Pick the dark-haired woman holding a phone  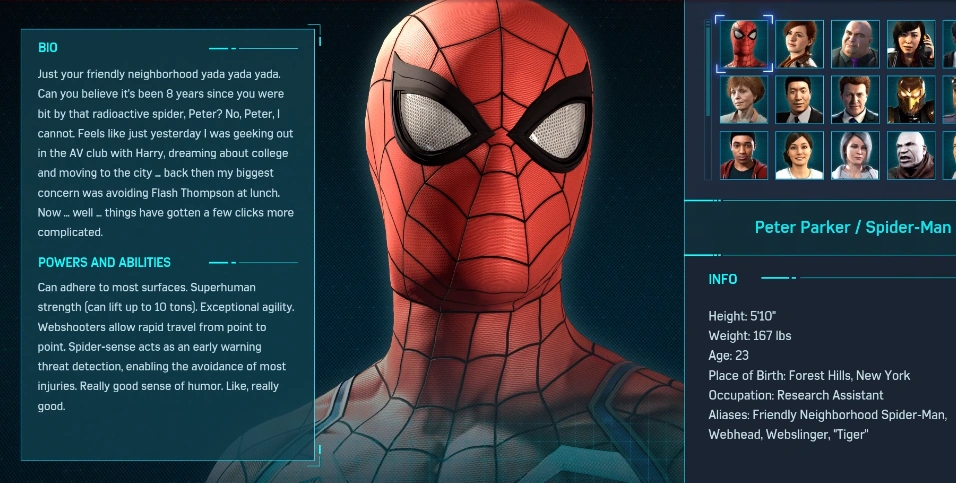tap(911, 44)
